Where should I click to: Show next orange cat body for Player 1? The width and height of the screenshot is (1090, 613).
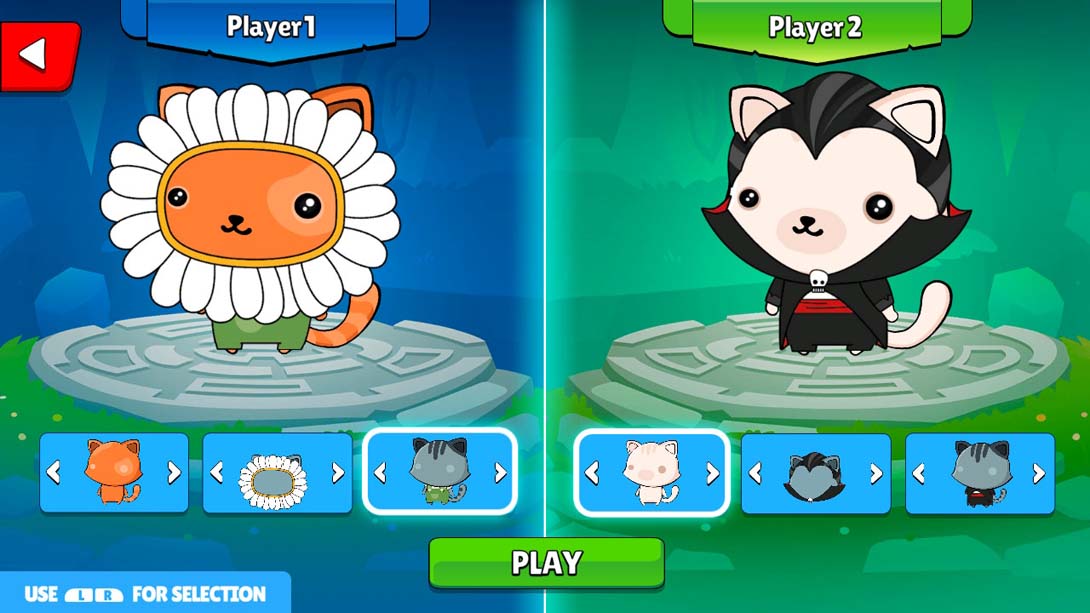point(174,473)
